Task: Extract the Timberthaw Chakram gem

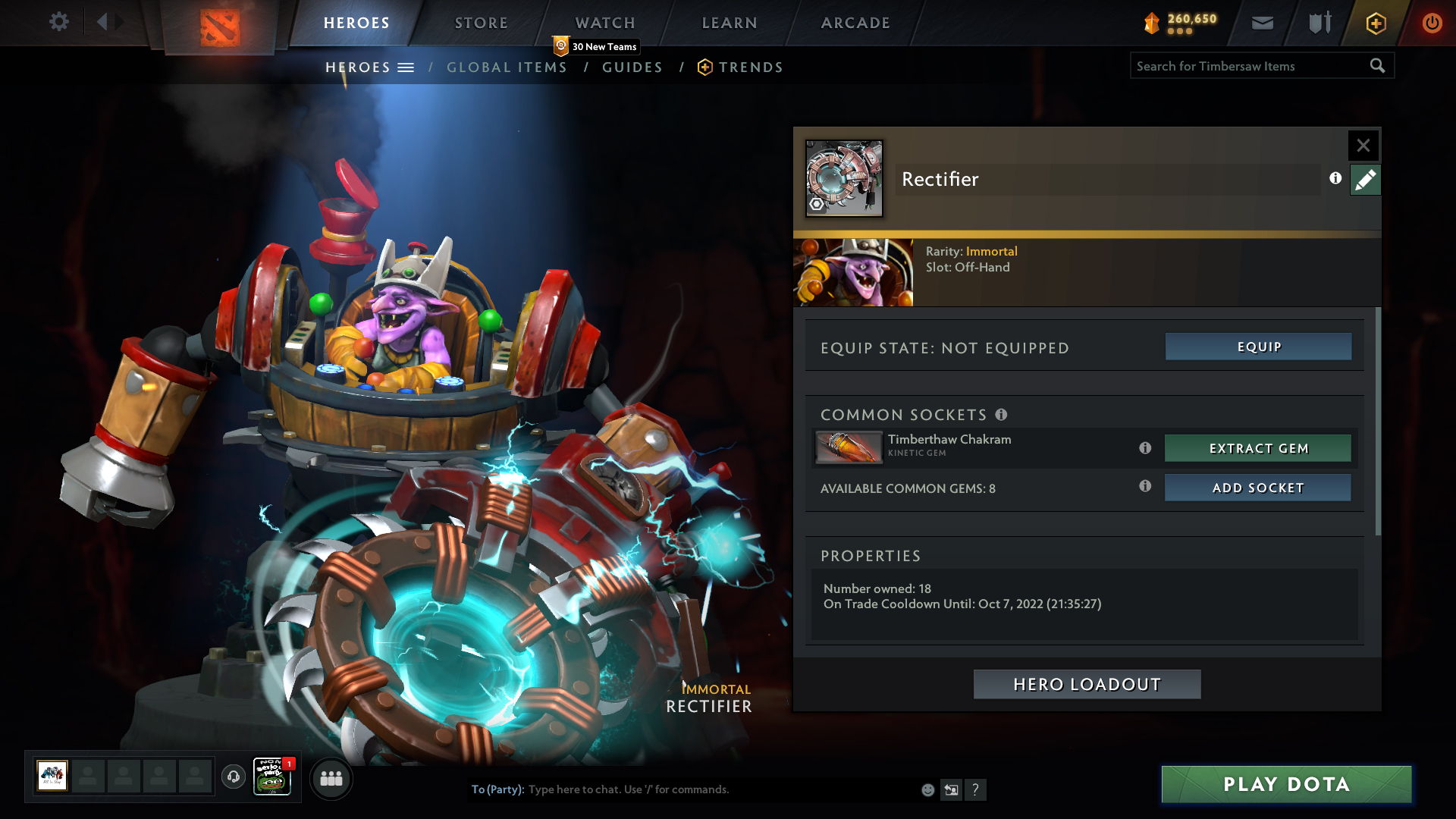Action: [x=1258, y=448]
